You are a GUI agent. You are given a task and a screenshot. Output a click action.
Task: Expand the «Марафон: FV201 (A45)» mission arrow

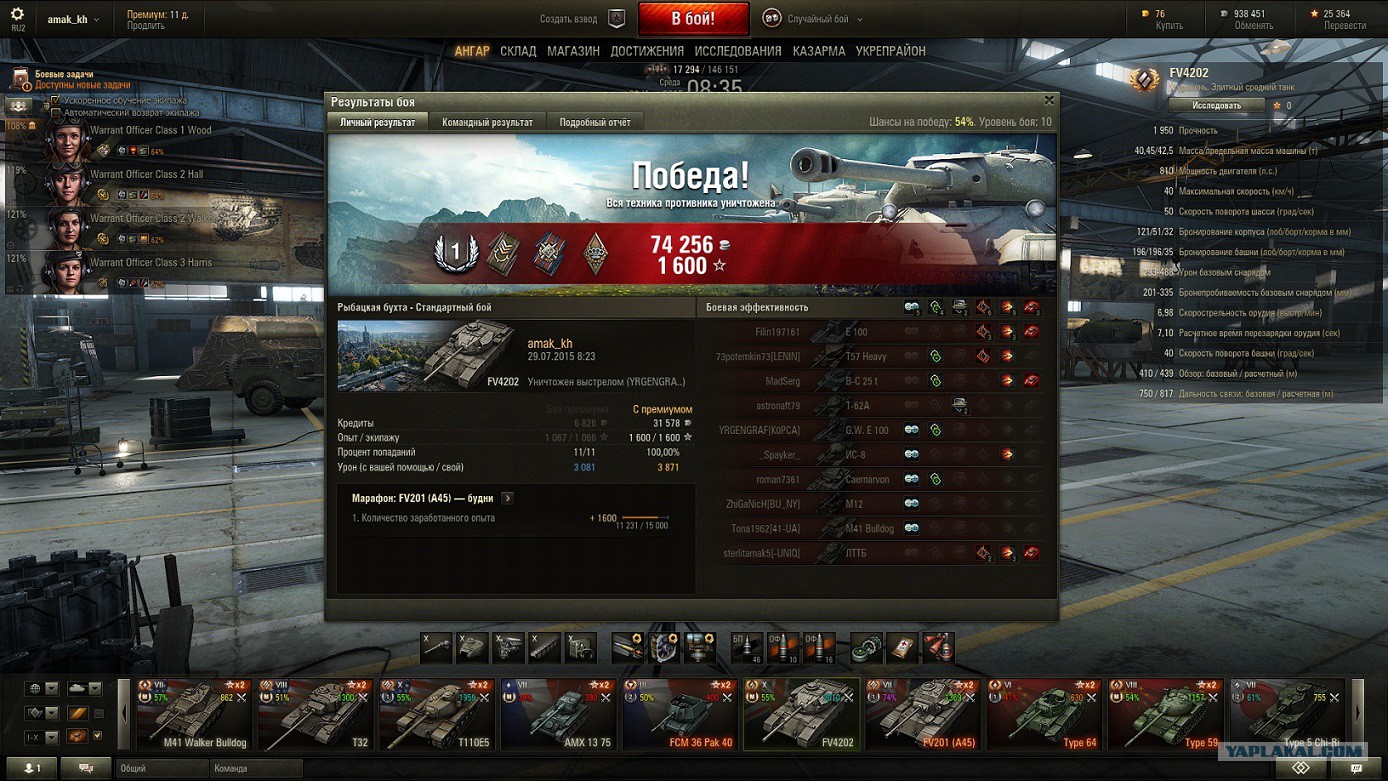tap(507, 498)
